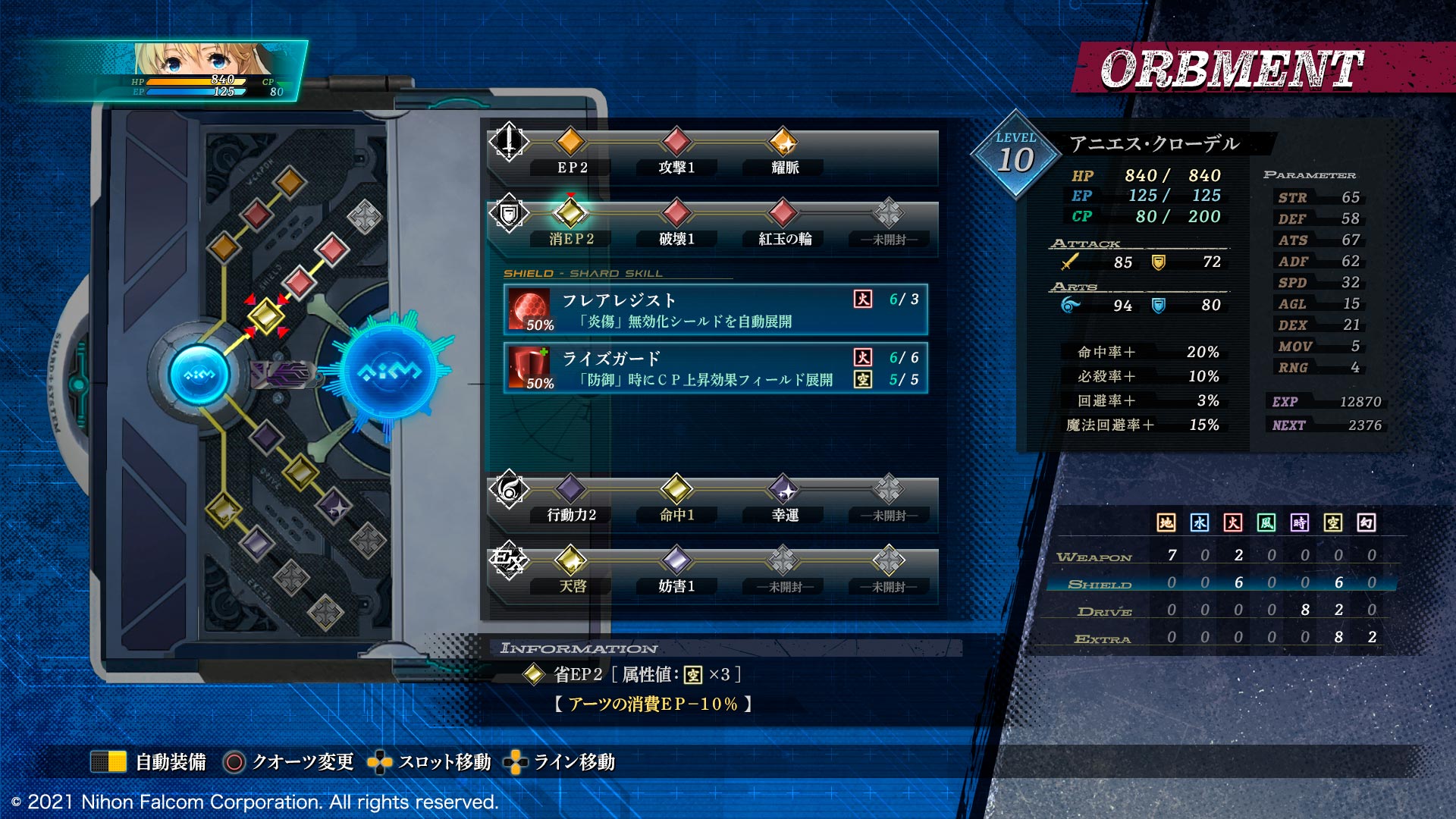Select the Weapon line sword icon
The image size is (1456, 819).
[x=509, y=141]
